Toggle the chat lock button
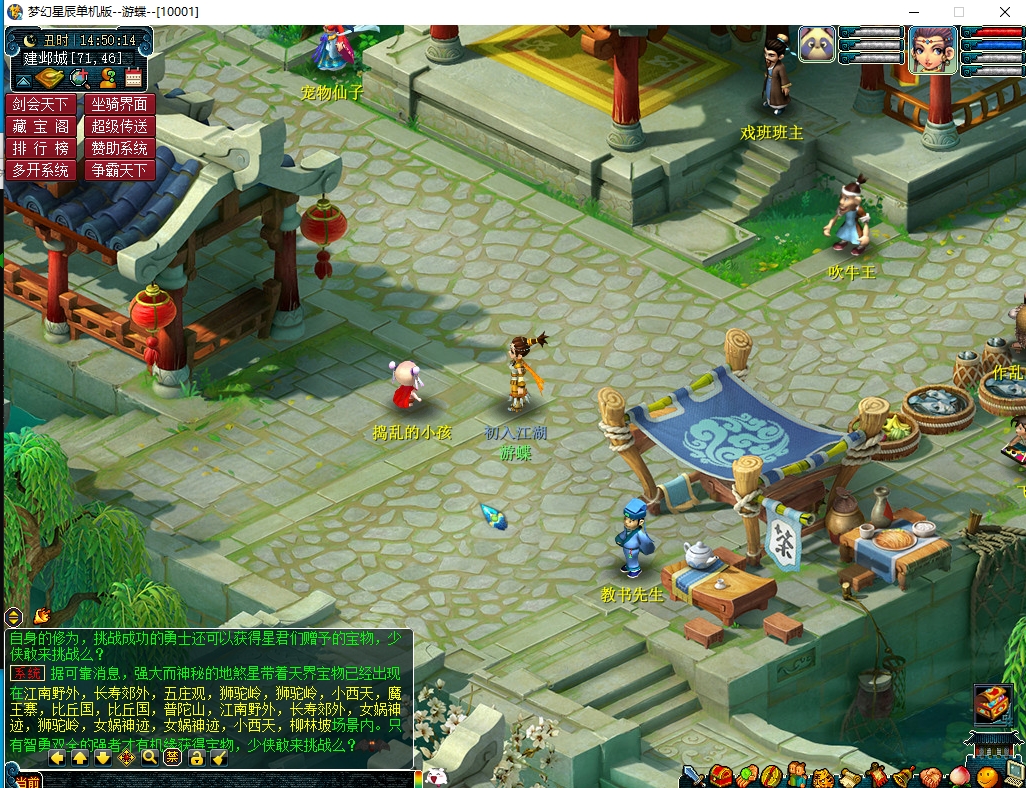This screenshot has width=1026, height=788. [196, 757]
